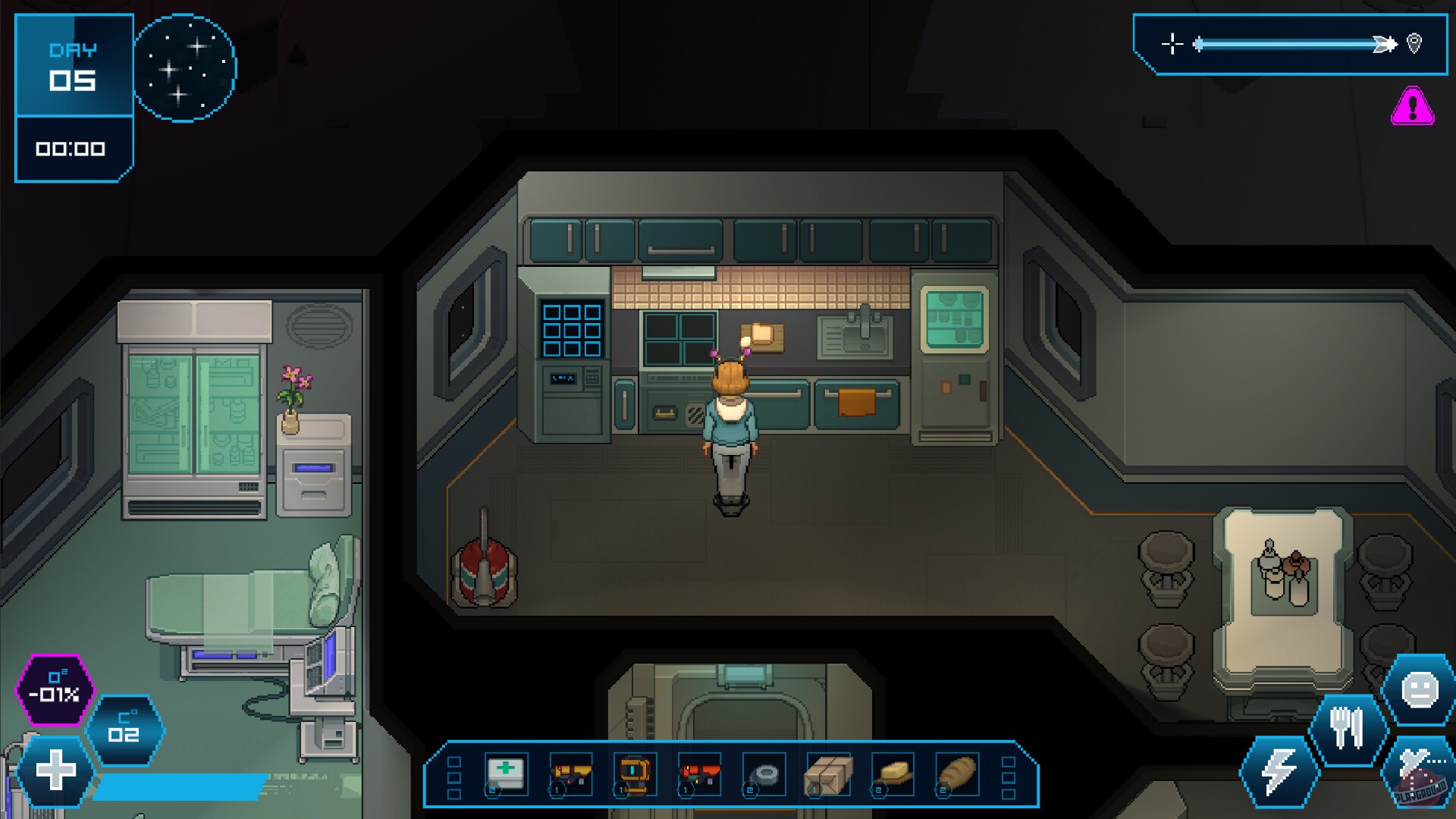Click the temperature C° 02 hexagon
This screenshot has width=1456, height=819.
[126, 730]
